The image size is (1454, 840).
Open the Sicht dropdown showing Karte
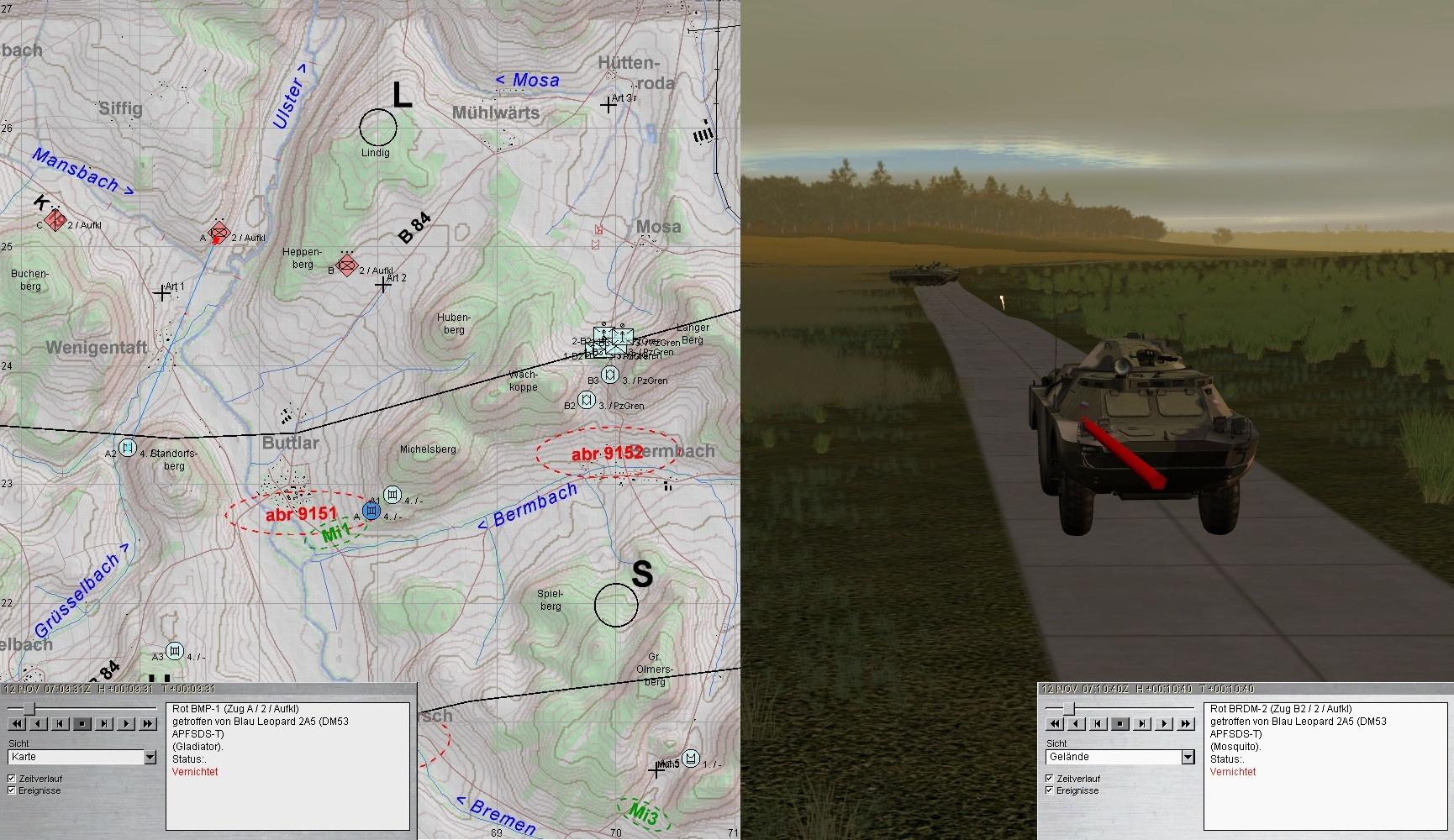[x=150, y=757]
